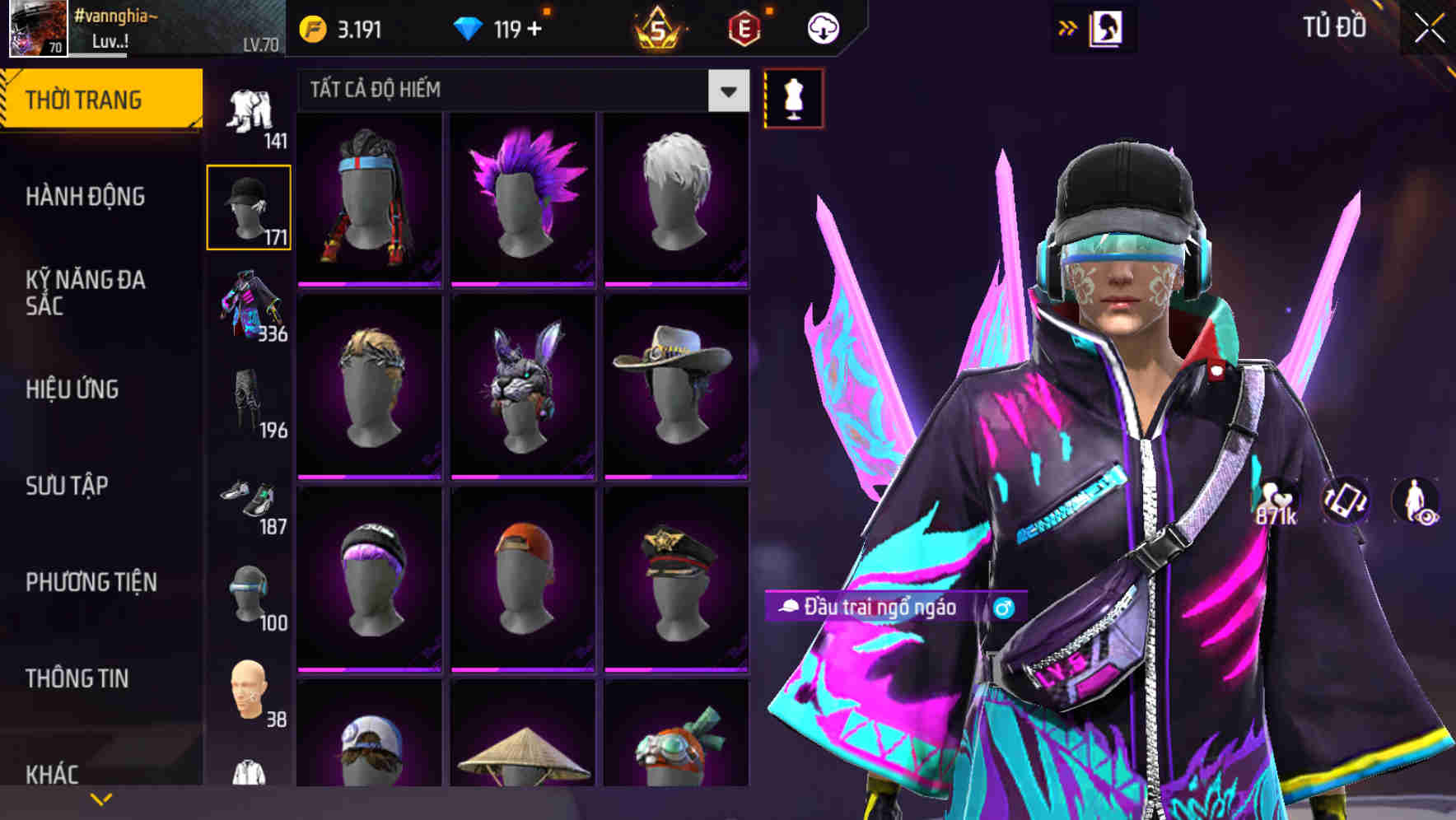Click the red E badge icon
Image resolution: width=1456 pixels, height=820 pixels.
point(744,26)
